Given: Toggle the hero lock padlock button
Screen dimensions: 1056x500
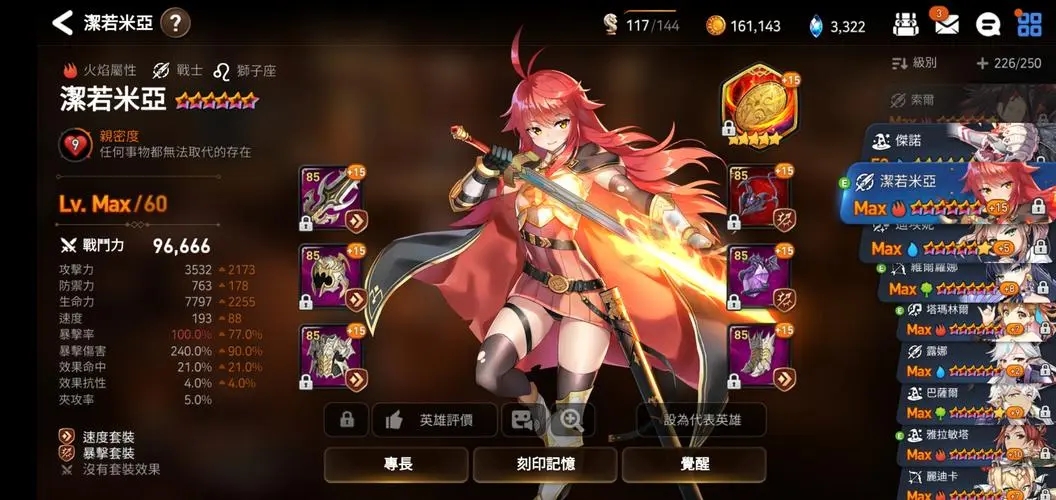Looking at the screenshot, I should click(347, 420).
